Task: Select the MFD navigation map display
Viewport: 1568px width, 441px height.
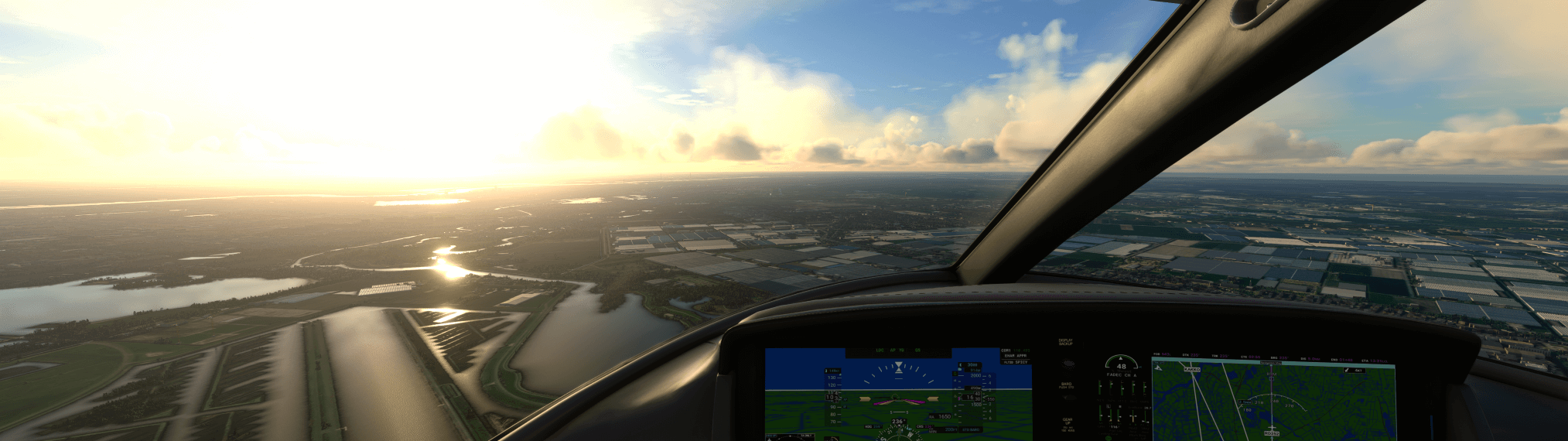Action: 1273,399
